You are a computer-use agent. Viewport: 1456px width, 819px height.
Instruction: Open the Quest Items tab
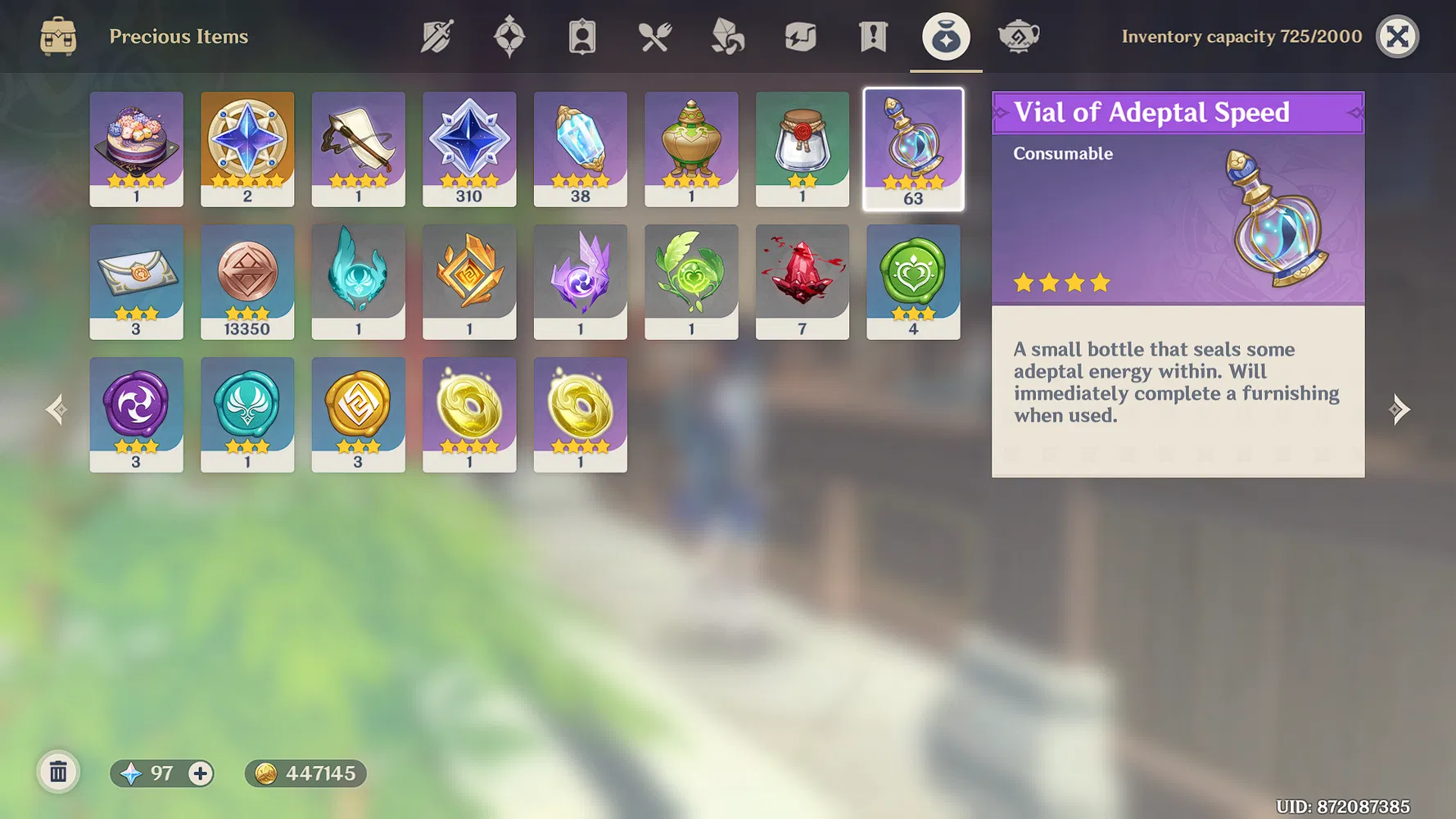click(872, 36)
